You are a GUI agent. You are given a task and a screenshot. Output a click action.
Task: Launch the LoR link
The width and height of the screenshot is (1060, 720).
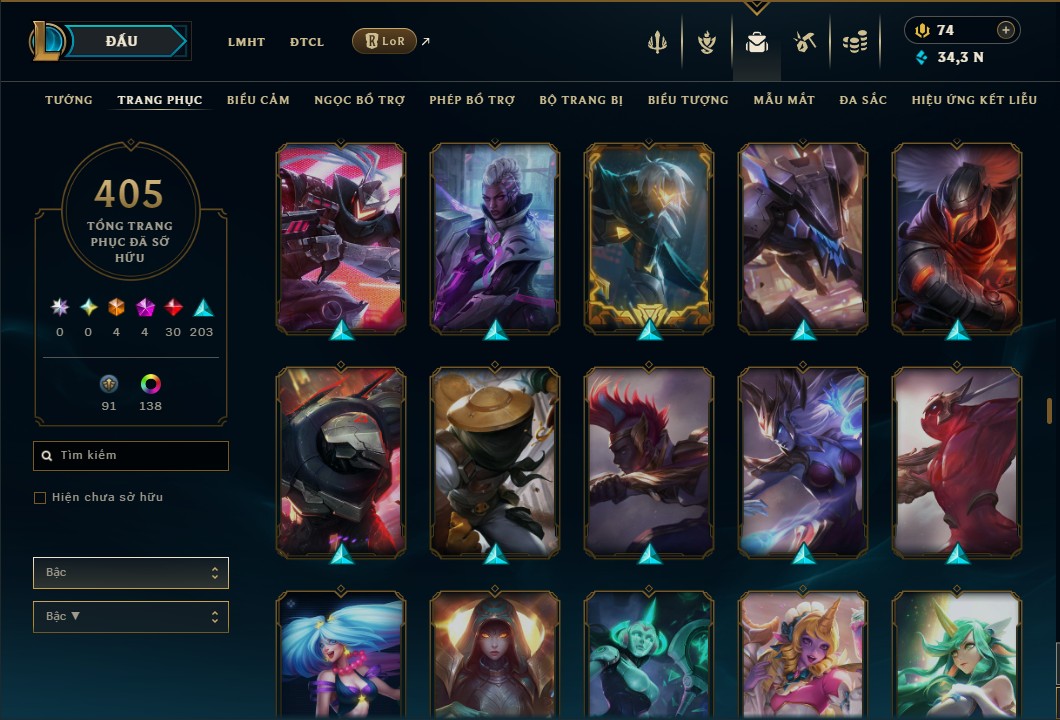pyautogui.click(x=385, y=41)
